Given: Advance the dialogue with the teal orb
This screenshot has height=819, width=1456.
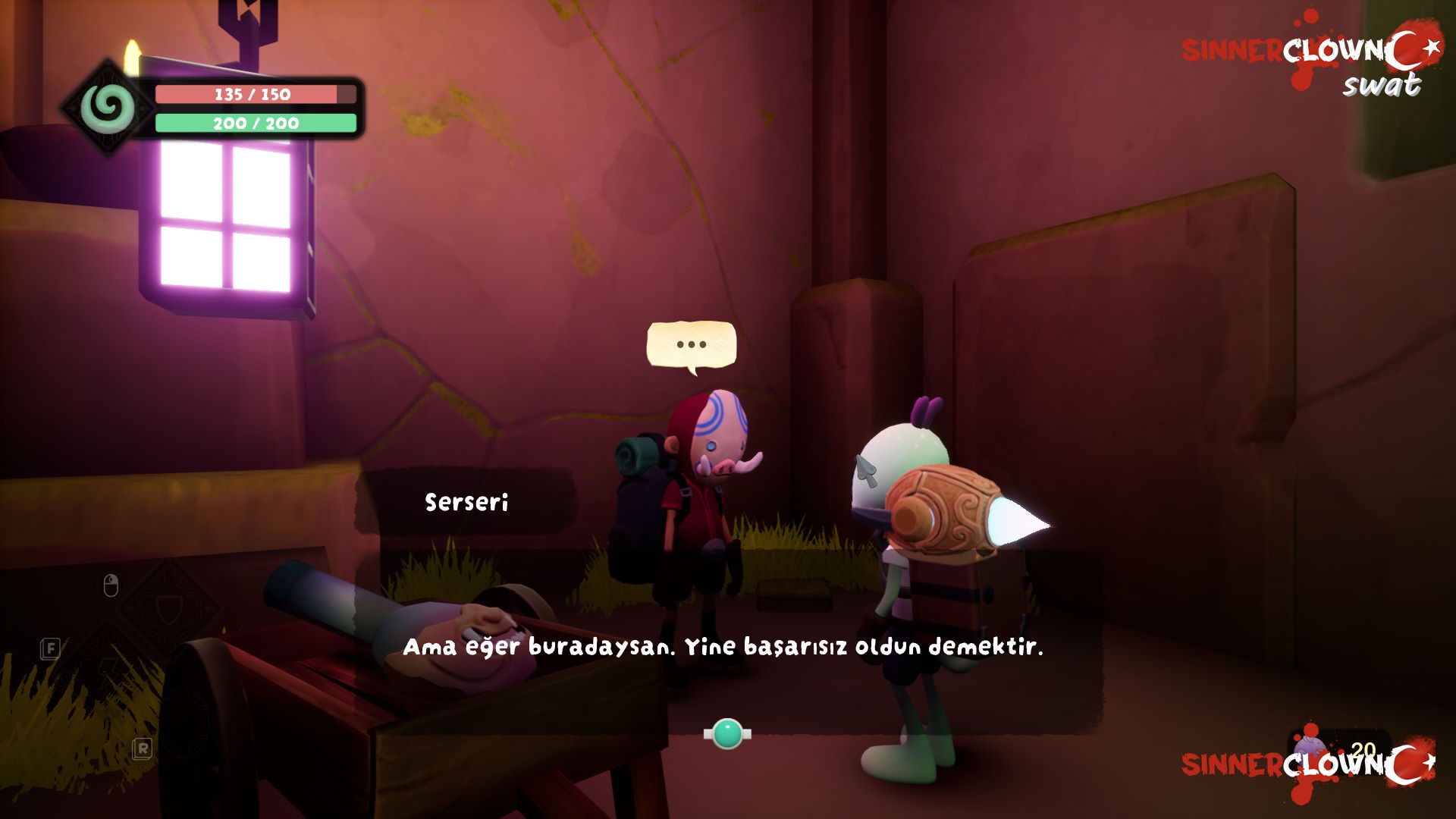Looking at the screenshot, I should pos(727,733).
